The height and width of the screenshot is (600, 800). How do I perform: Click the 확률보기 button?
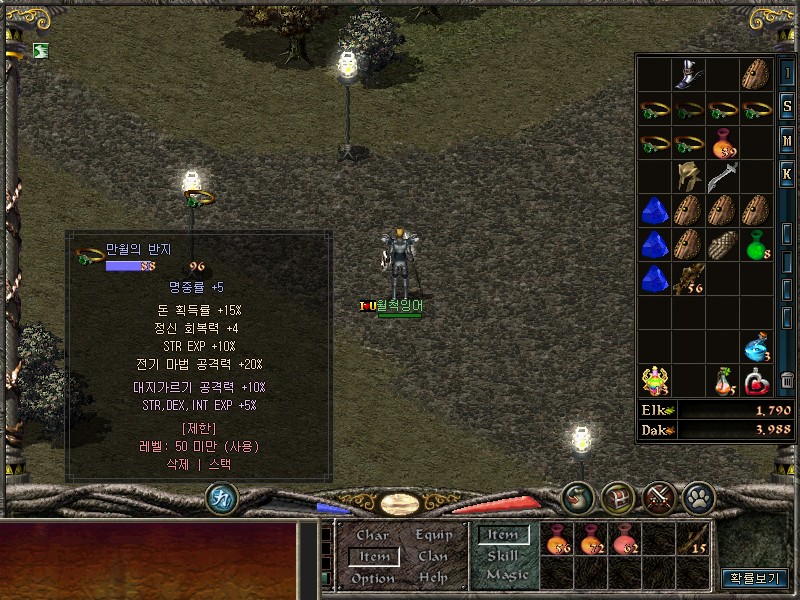click(754, 578)
